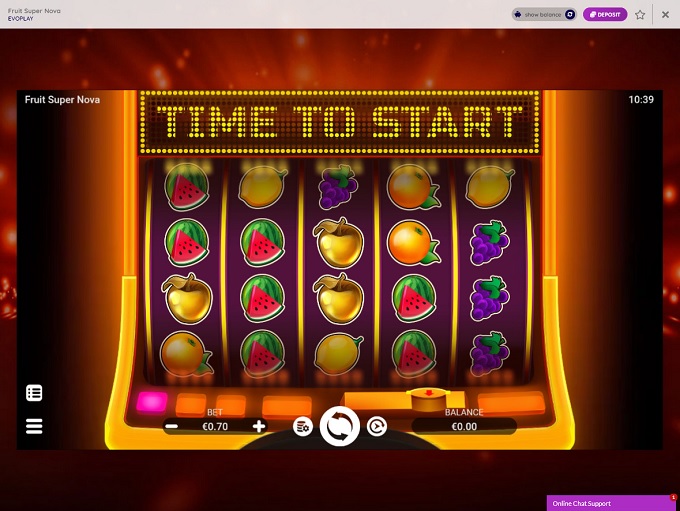680x511 pixels.
Task: Open the bet settings coin icon
Action: point(302,426)
